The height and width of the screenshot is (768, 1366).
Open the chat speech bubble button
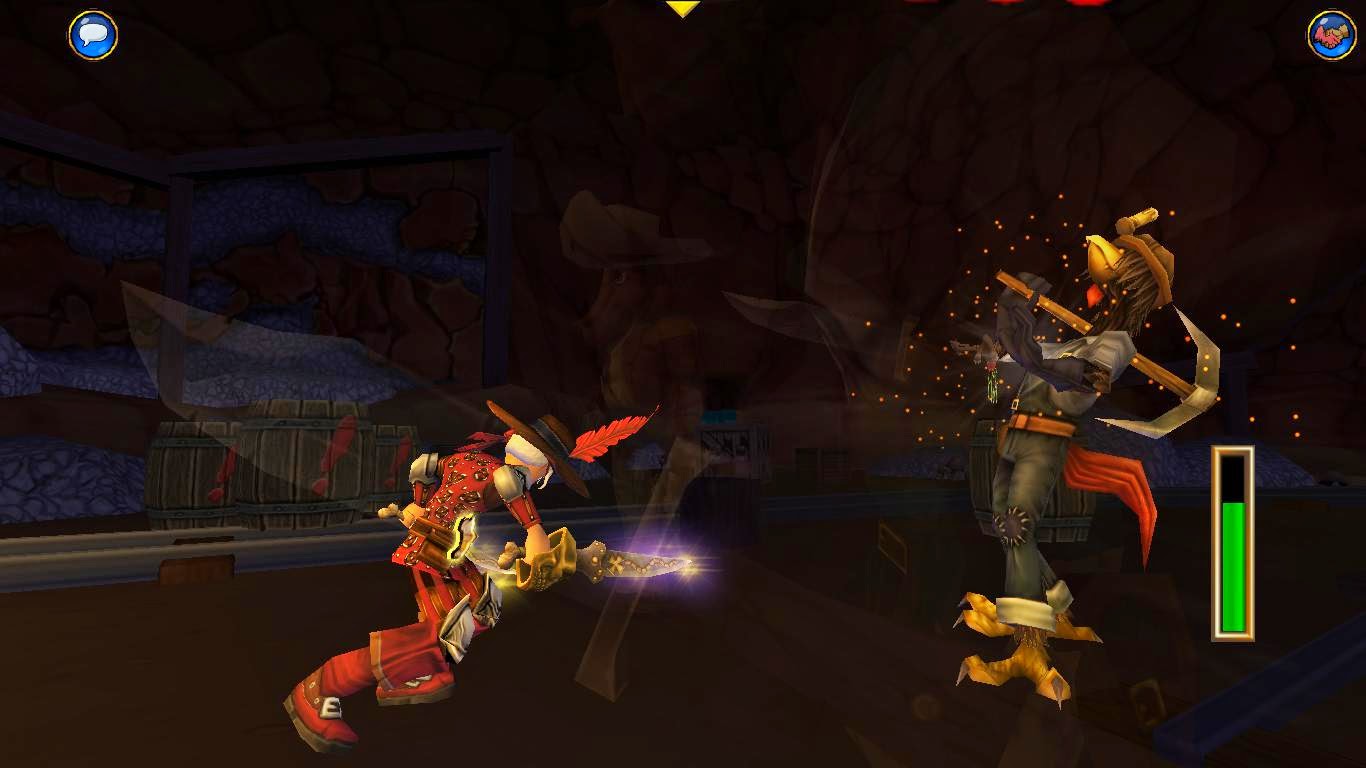point(93,35)
